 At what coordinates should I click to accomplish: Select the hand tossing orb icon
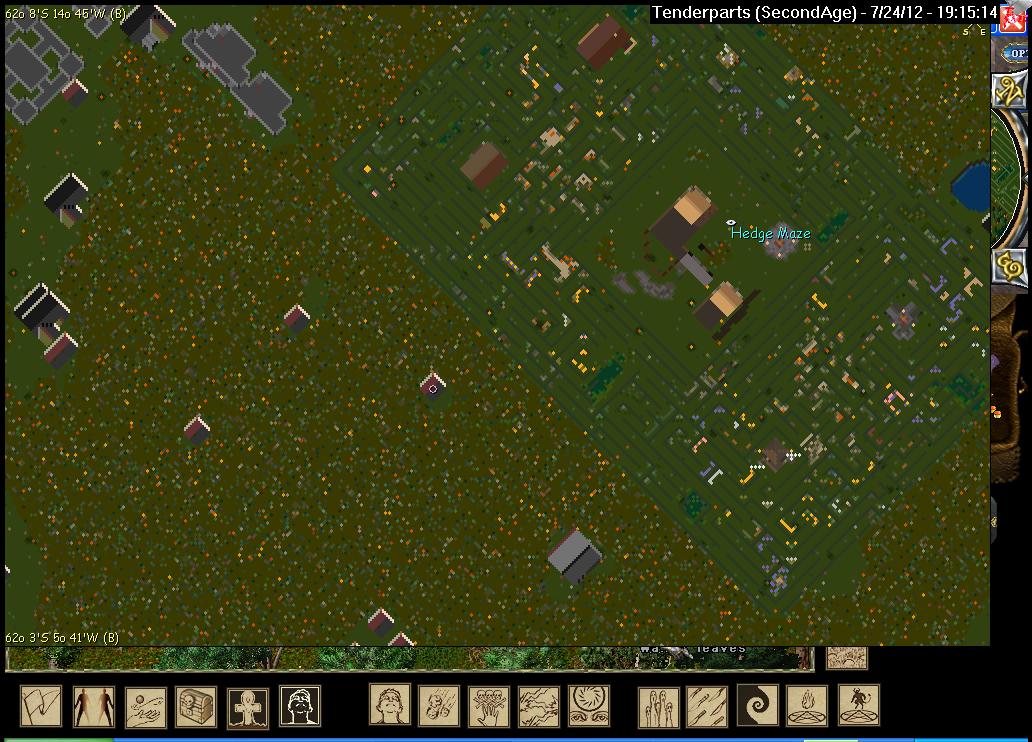(145, 706)
